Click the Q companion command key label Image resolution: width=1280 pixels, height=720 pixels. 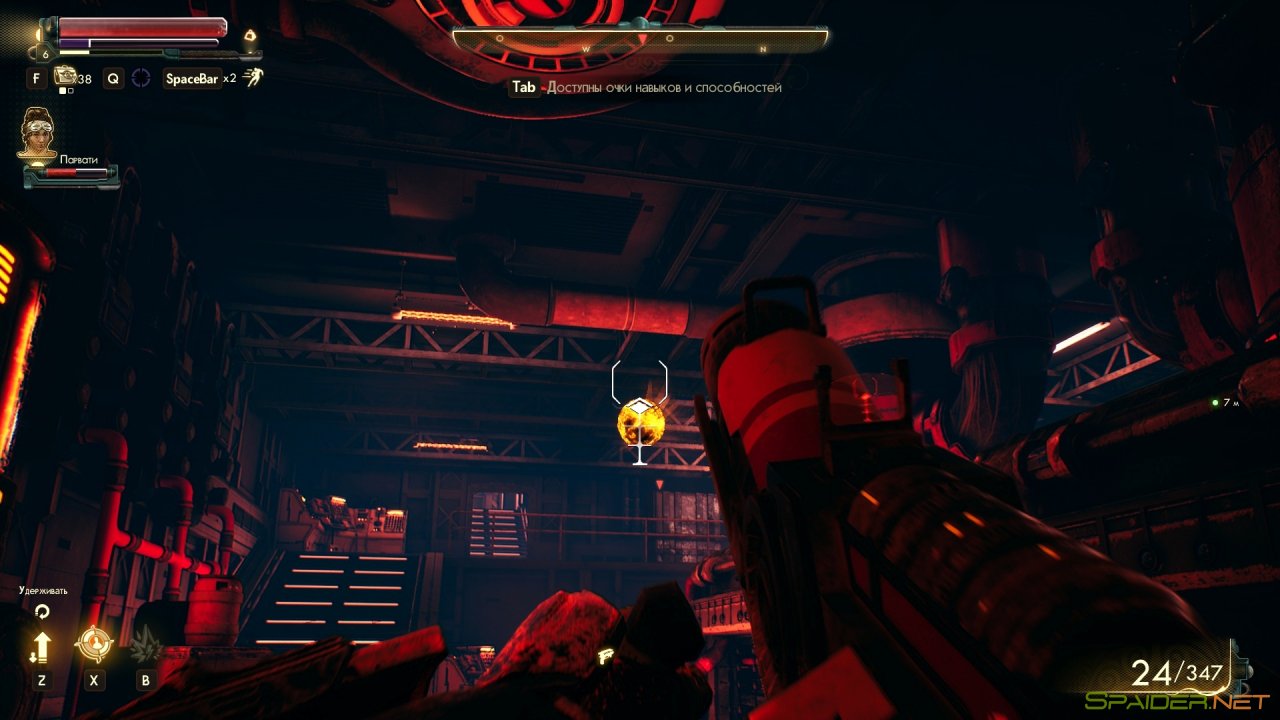(x=113, y=77)
